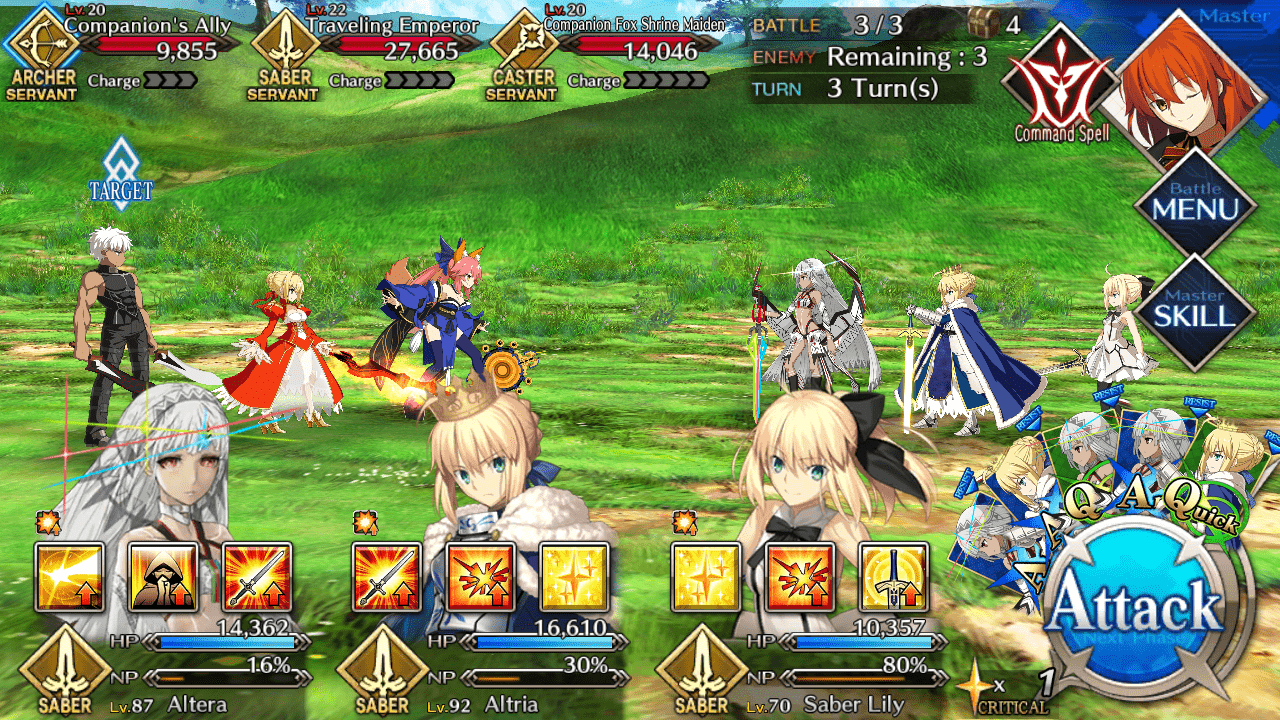Open Altera's Saber class status panel

[x=64, y=672]
